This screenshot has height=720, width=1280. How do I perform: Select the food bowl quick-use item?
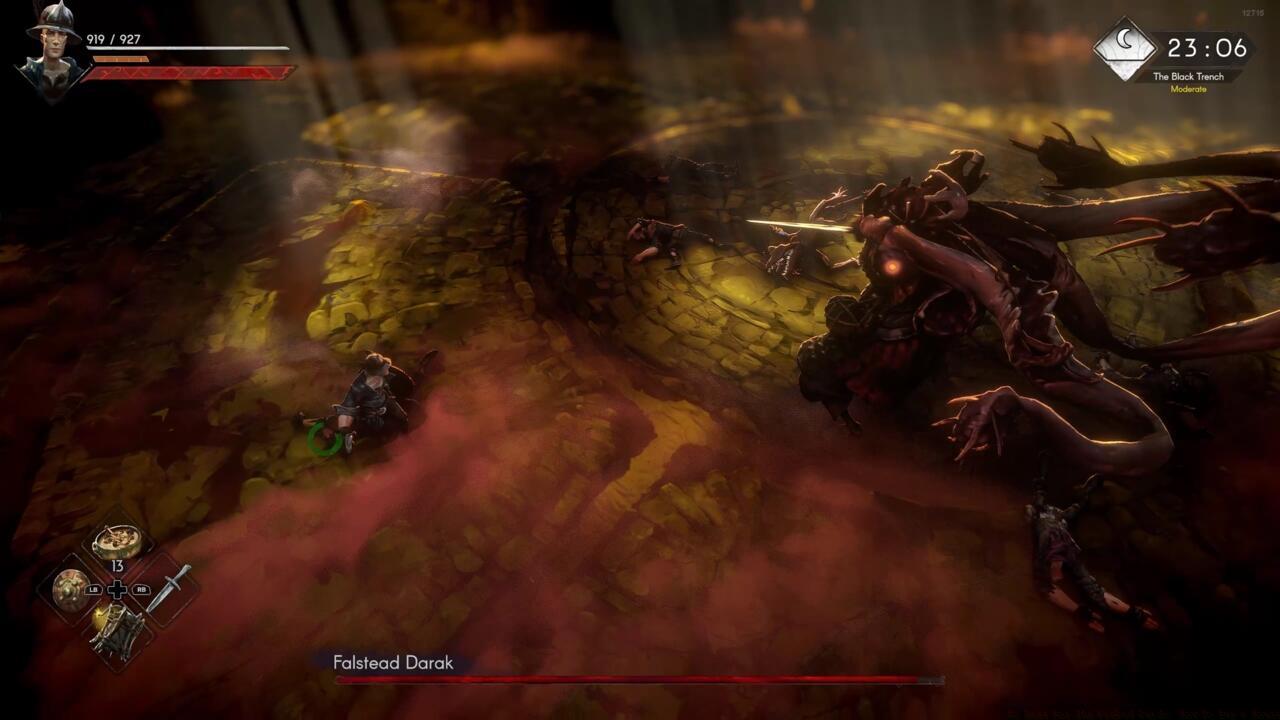click(115, 540)
